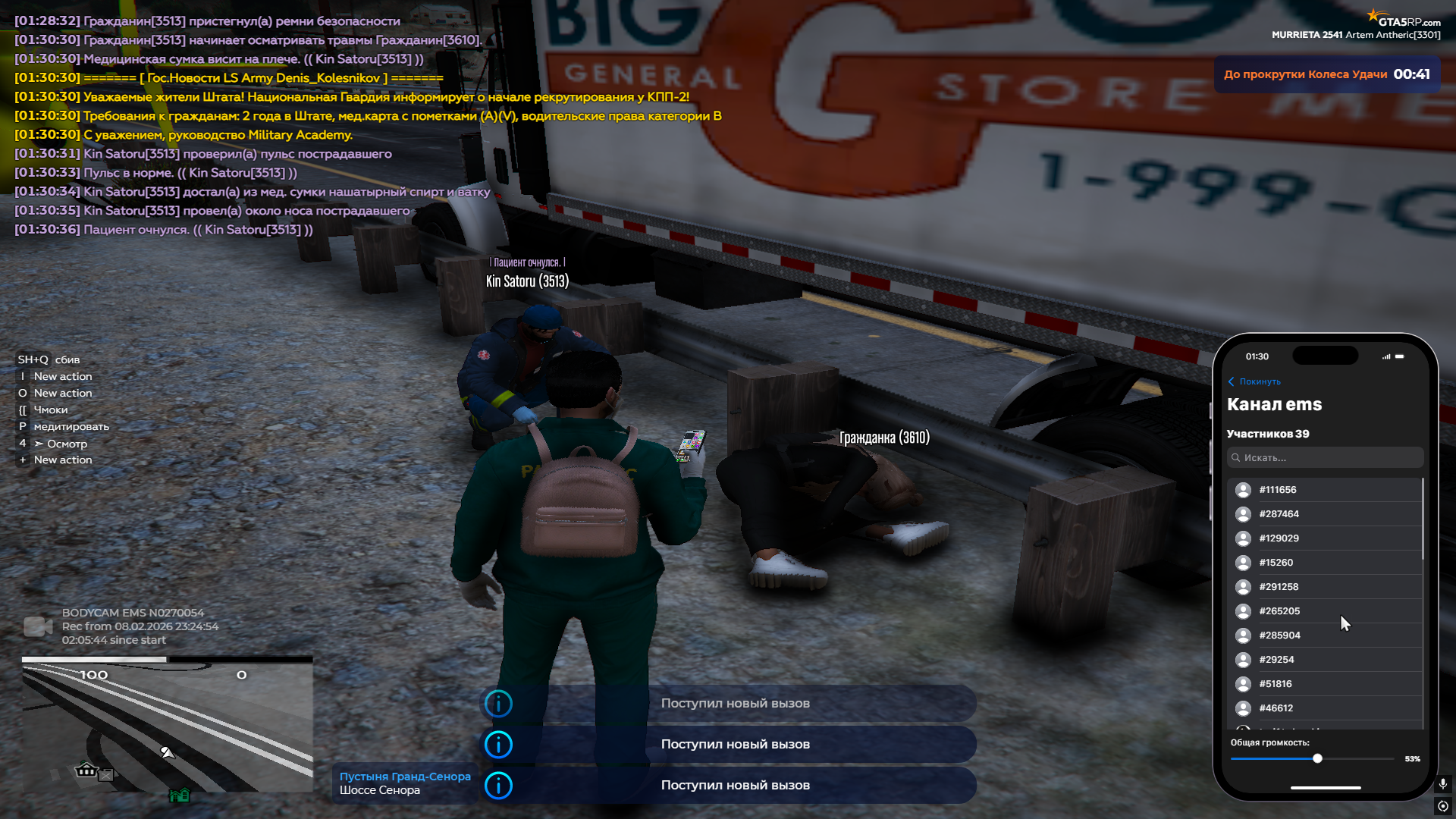Click the Колесо Удачи timer banner

1326,74
